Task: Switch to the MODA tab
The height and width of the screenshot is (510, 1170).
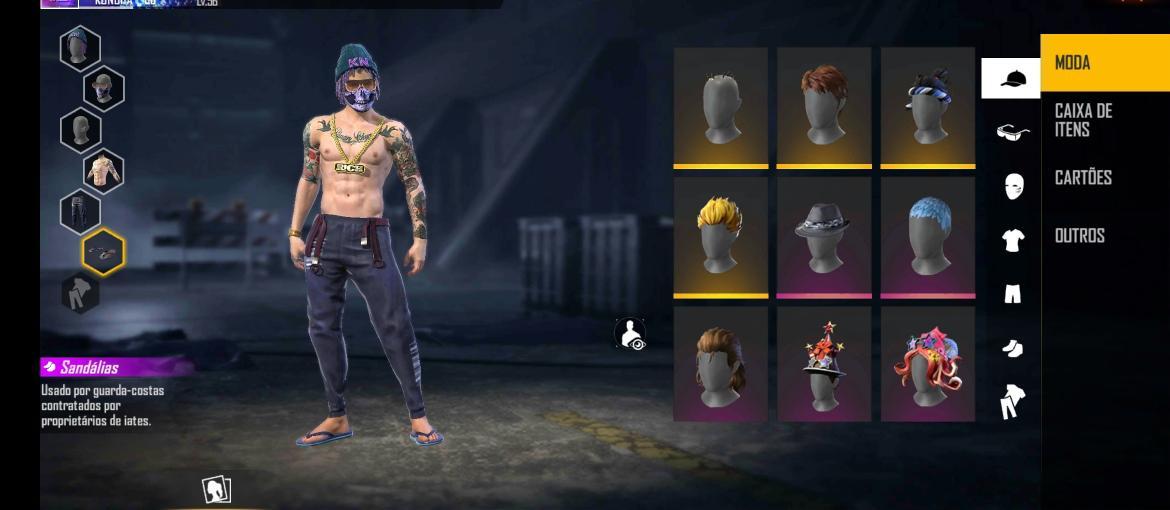Action: tap(1103, 63)
